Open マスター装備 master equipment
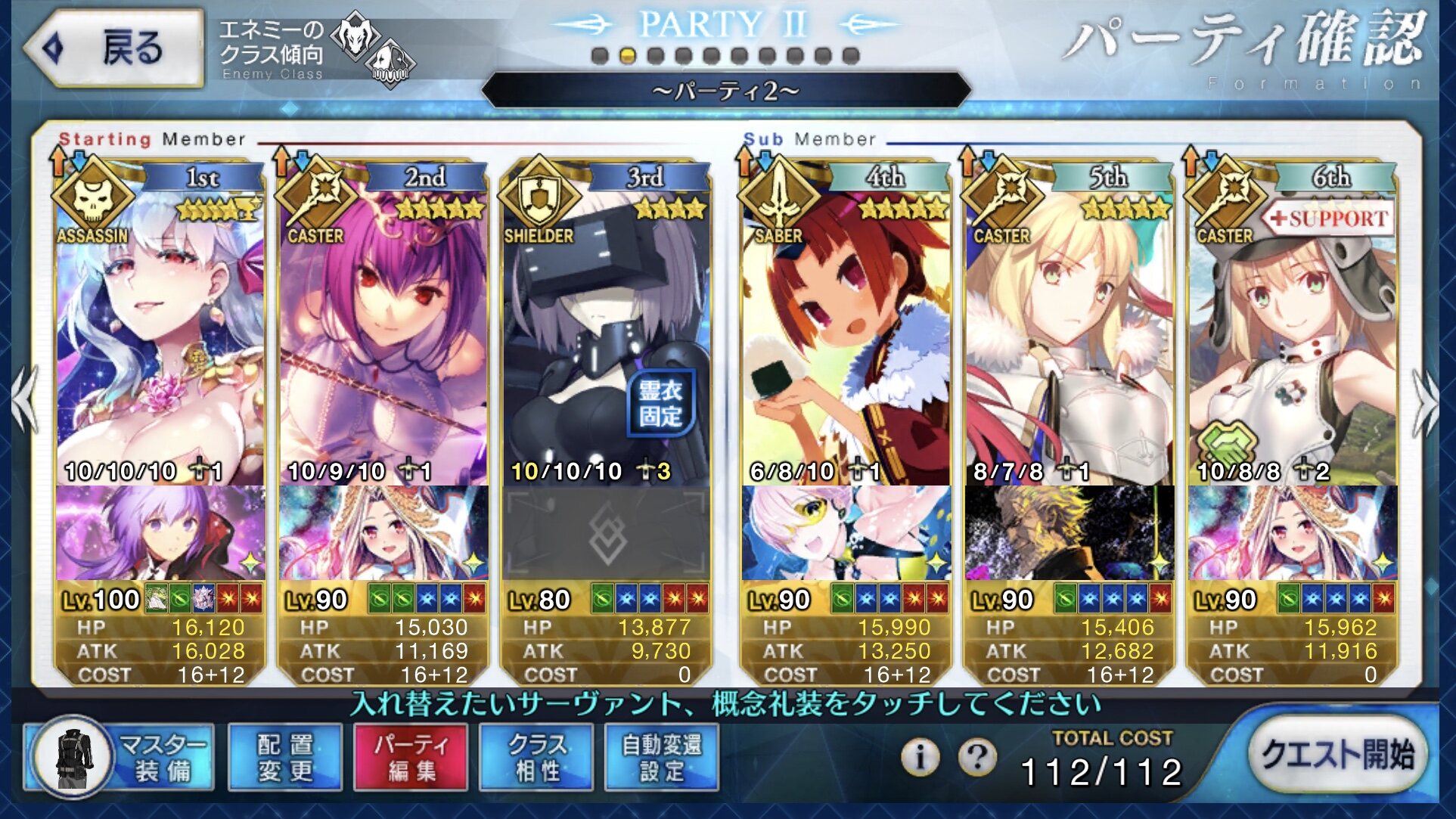Image resolution: width=1456 pixels, height=819 pixels. tap(120, 757)
